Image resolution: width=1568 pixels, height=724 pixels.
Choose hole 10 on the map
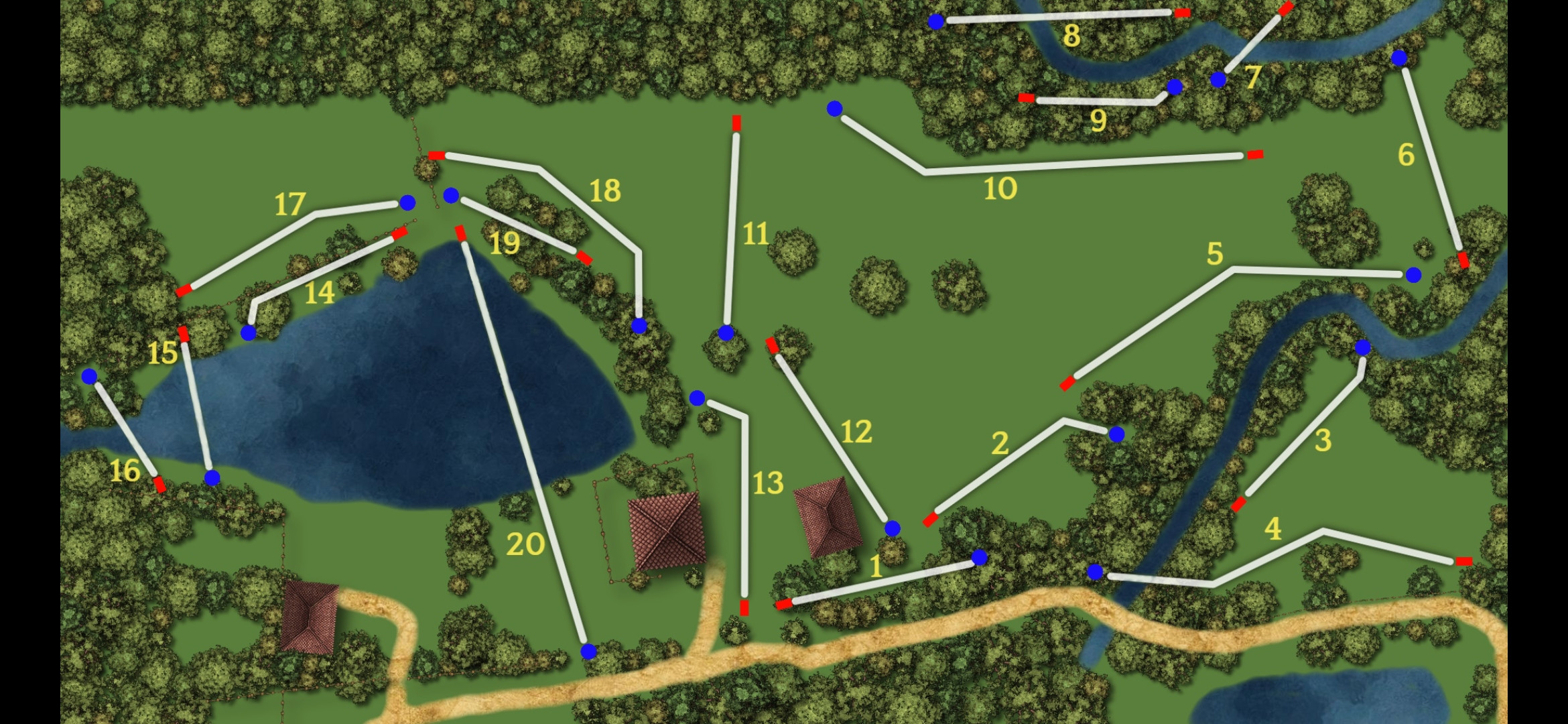[x=1000, y=189]
